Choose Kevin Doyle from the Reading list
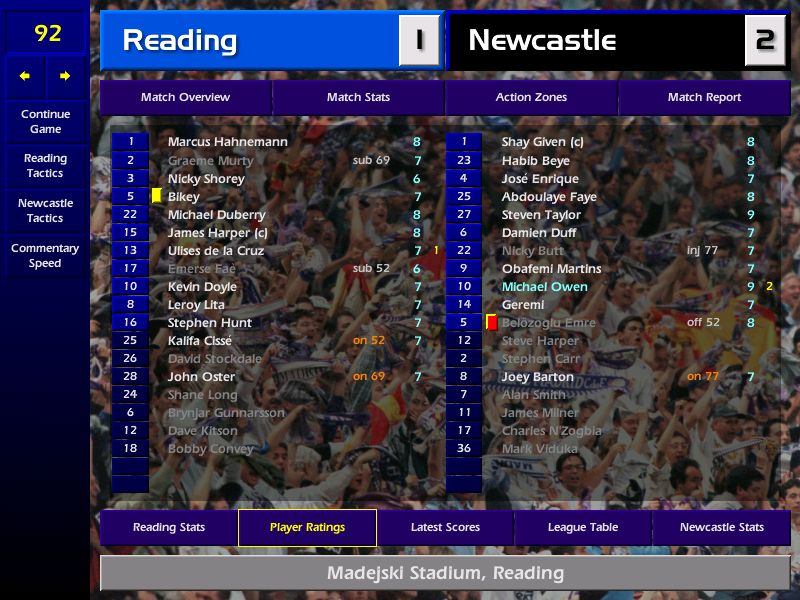 click(x=202, y=287)
